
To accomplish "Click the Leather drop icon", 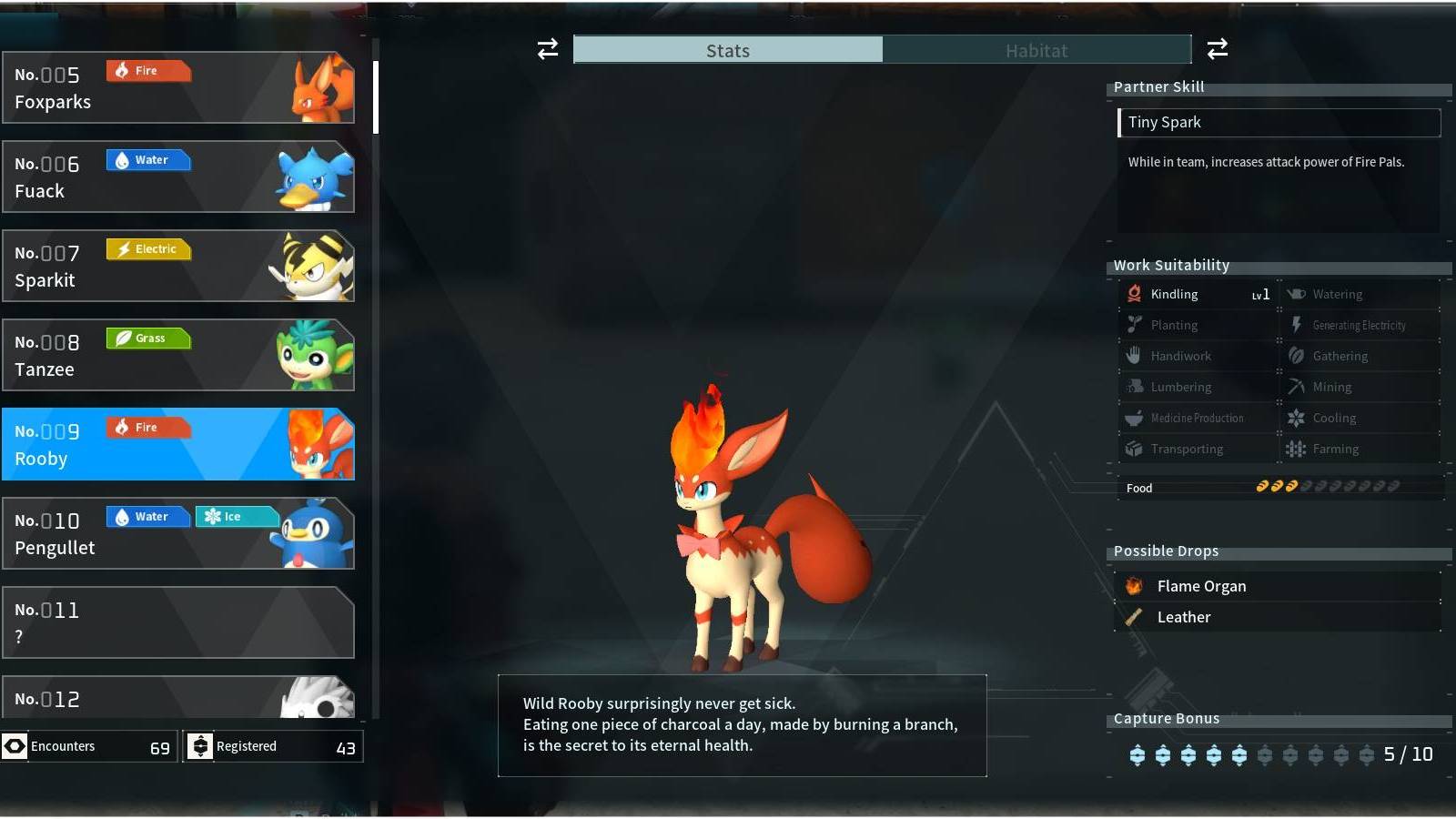I will (x=1135, y=616).
